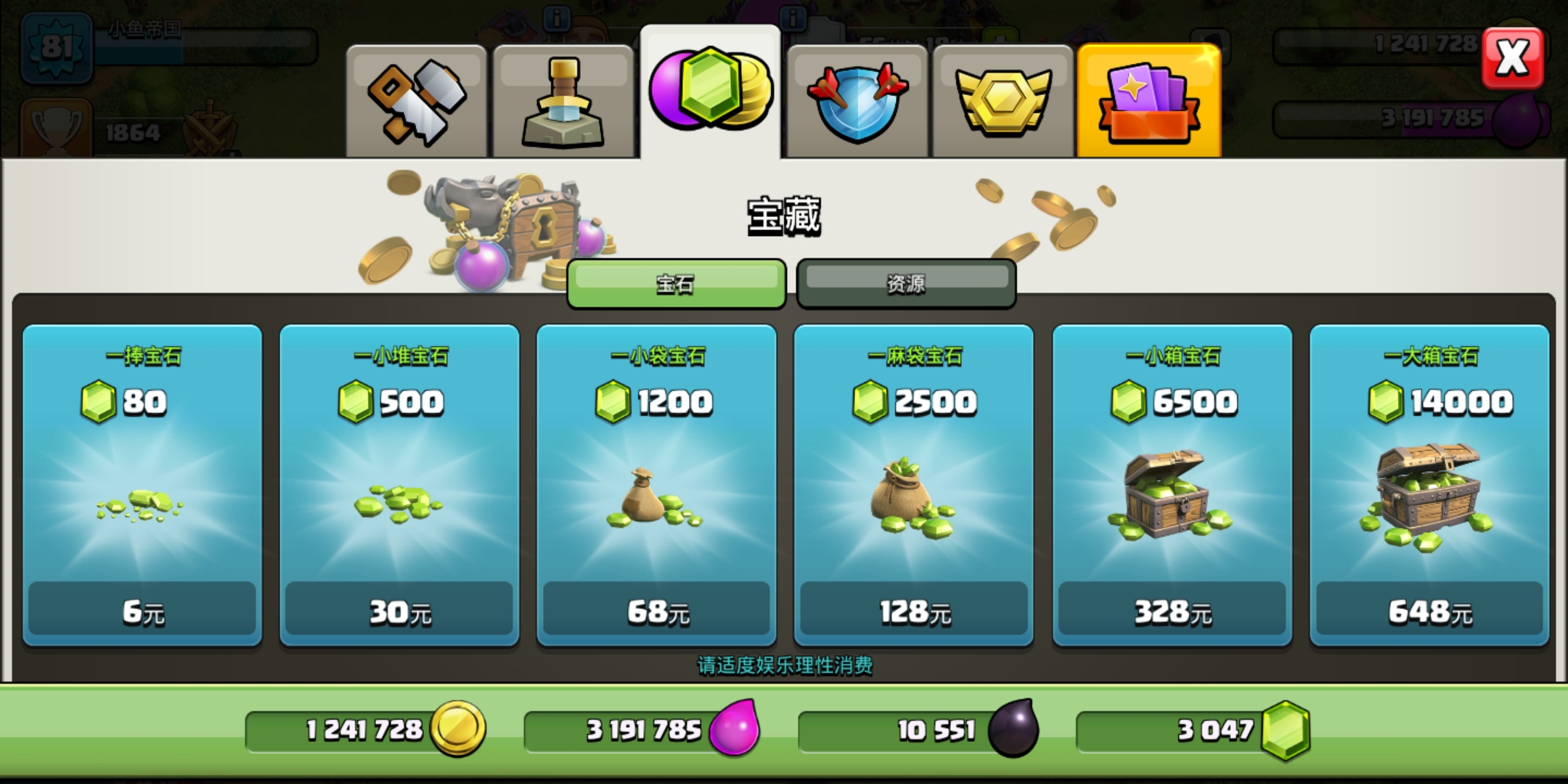Open the purple cards offer tab
Screen dimensions: 1568x784
1148,101
